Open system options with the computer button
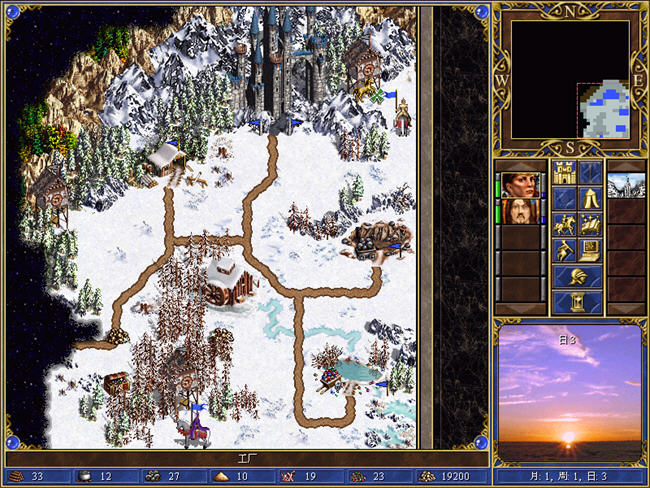 click(x=590, y=250)
